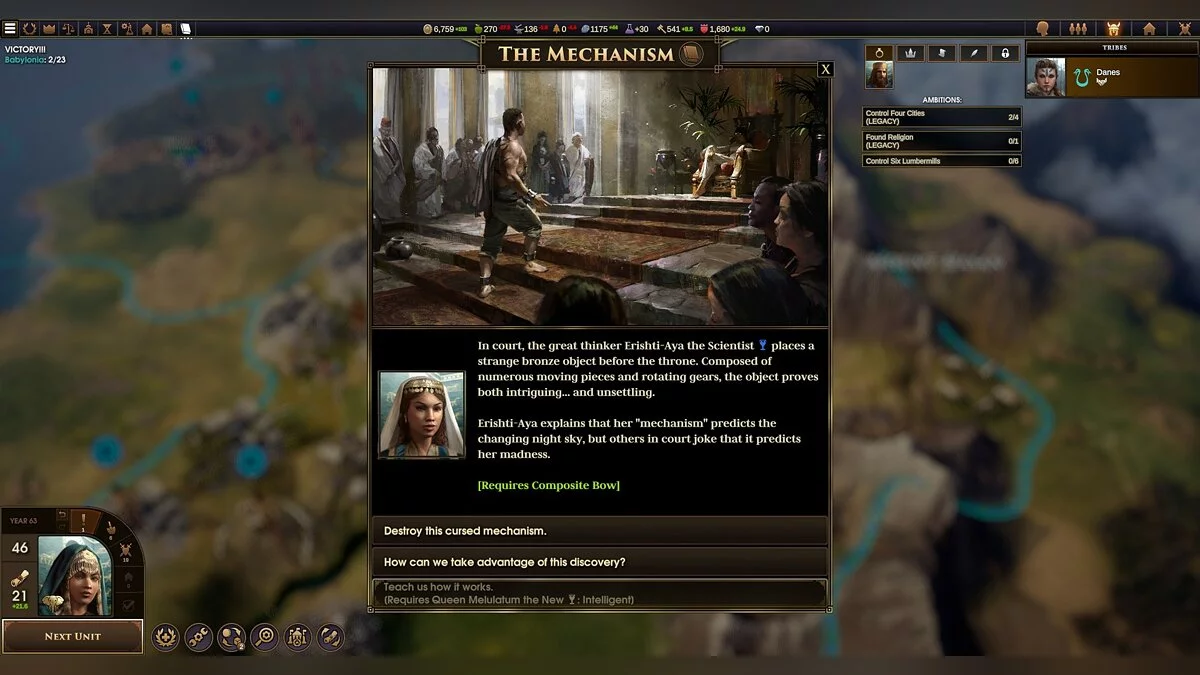The width and height of the screenshot is (1200, 675).
Task: Close The Mechanism event window
Action: click(x=825, y=69)
